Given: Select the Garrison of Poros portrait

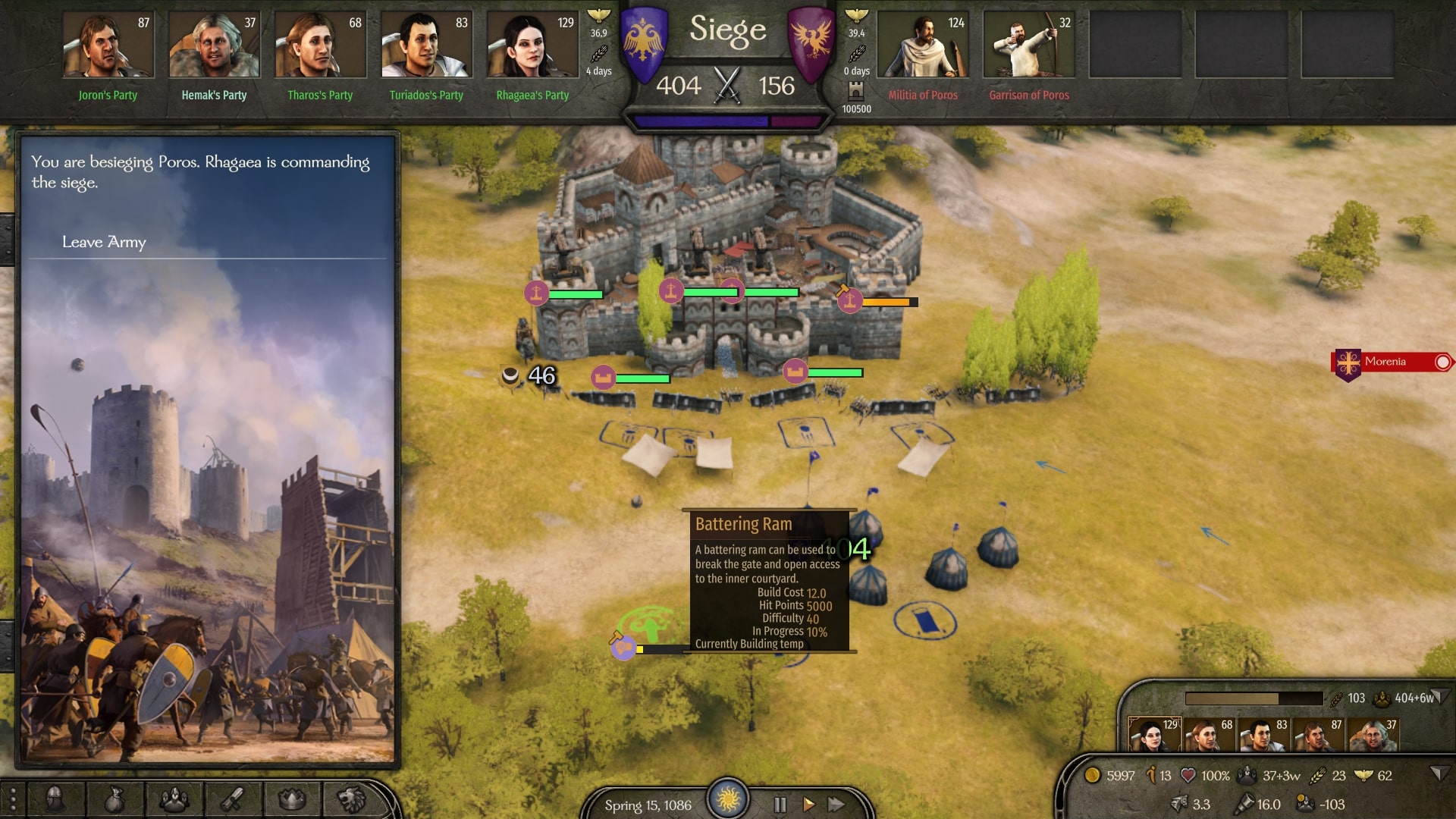Looking at the screenshot, I should click(1029, 46).
